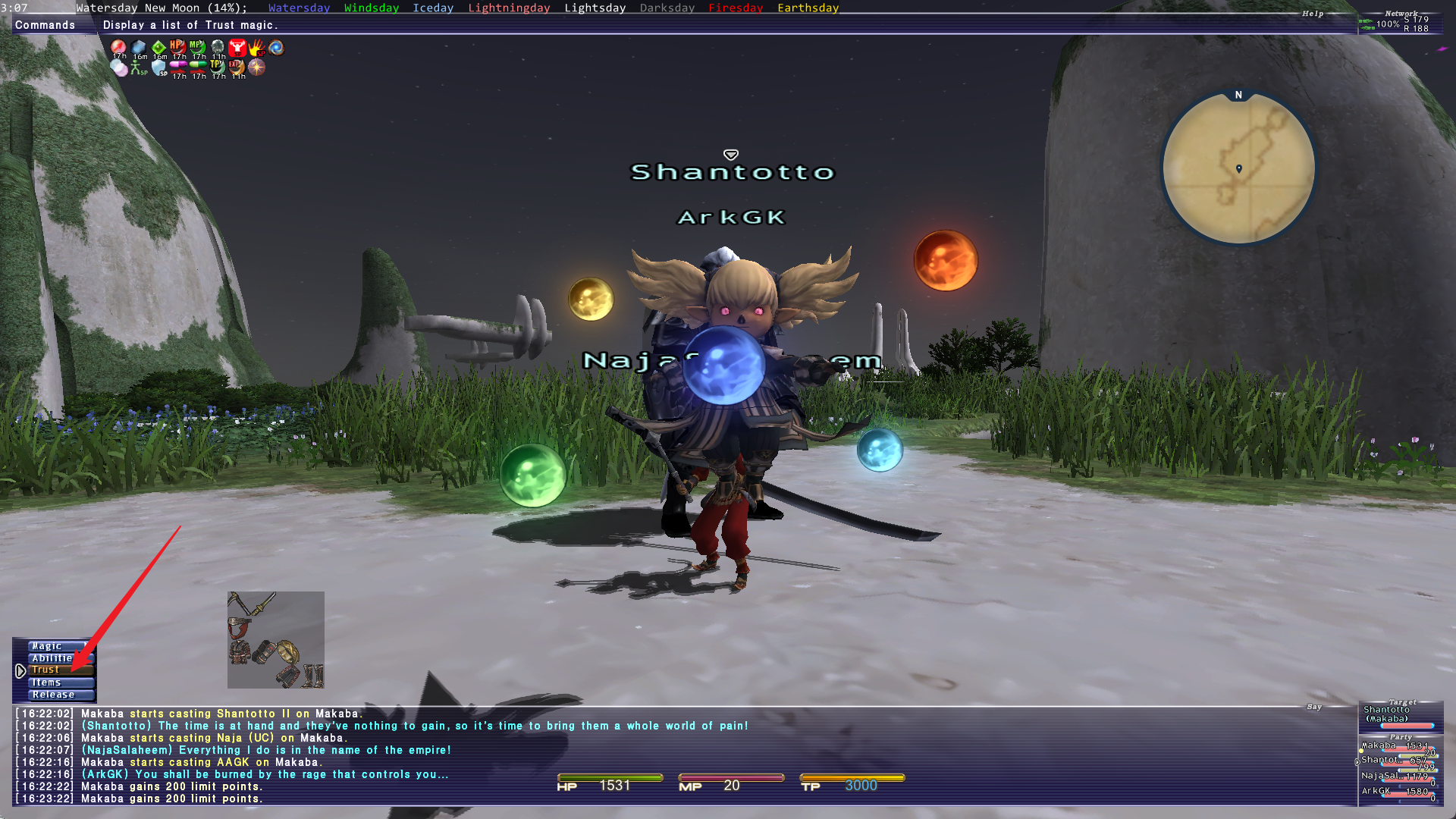Viewport: 1456px width, 819px height.
Task: Click the red weightlifter SP status icon
Action: [x=237, y=48]
